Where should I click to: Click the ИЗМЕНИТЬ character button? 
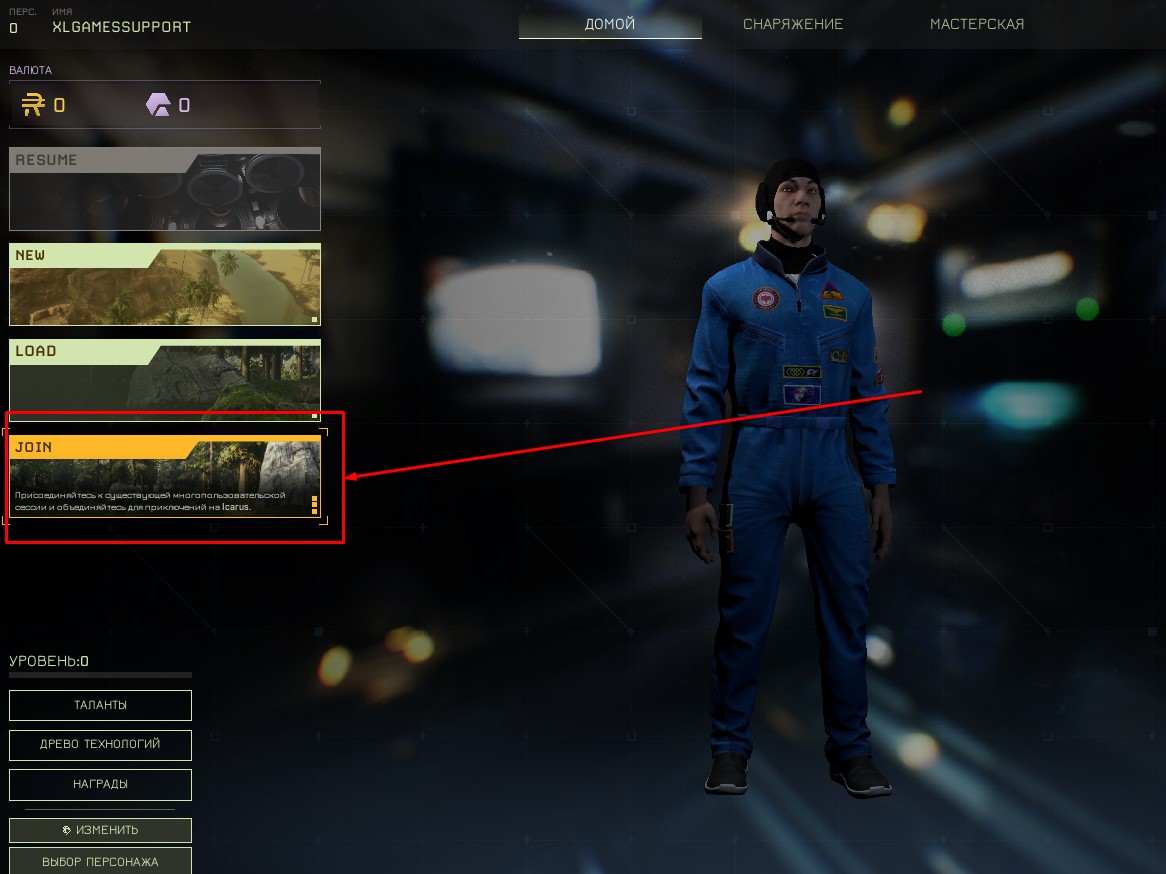click(x=100, y=830)
